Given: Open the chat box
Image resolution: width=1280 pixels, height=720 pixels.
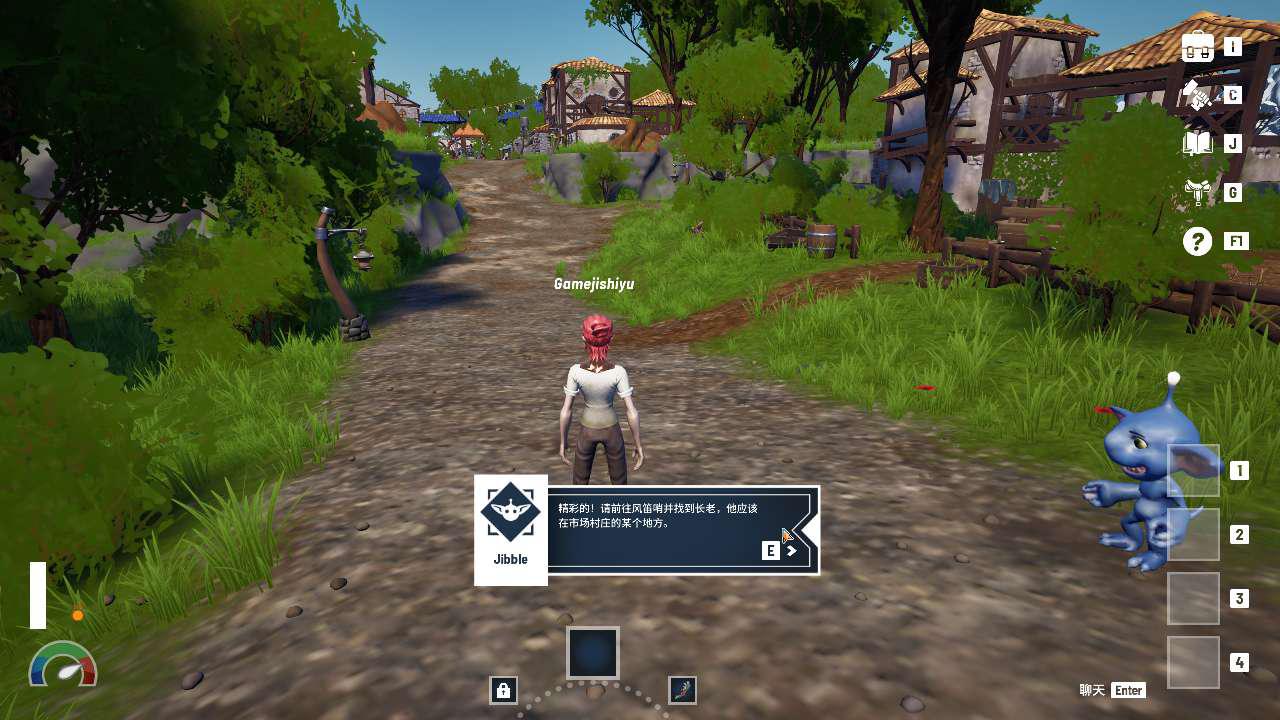Looking at the screenshot, I should pos(1112,690).
